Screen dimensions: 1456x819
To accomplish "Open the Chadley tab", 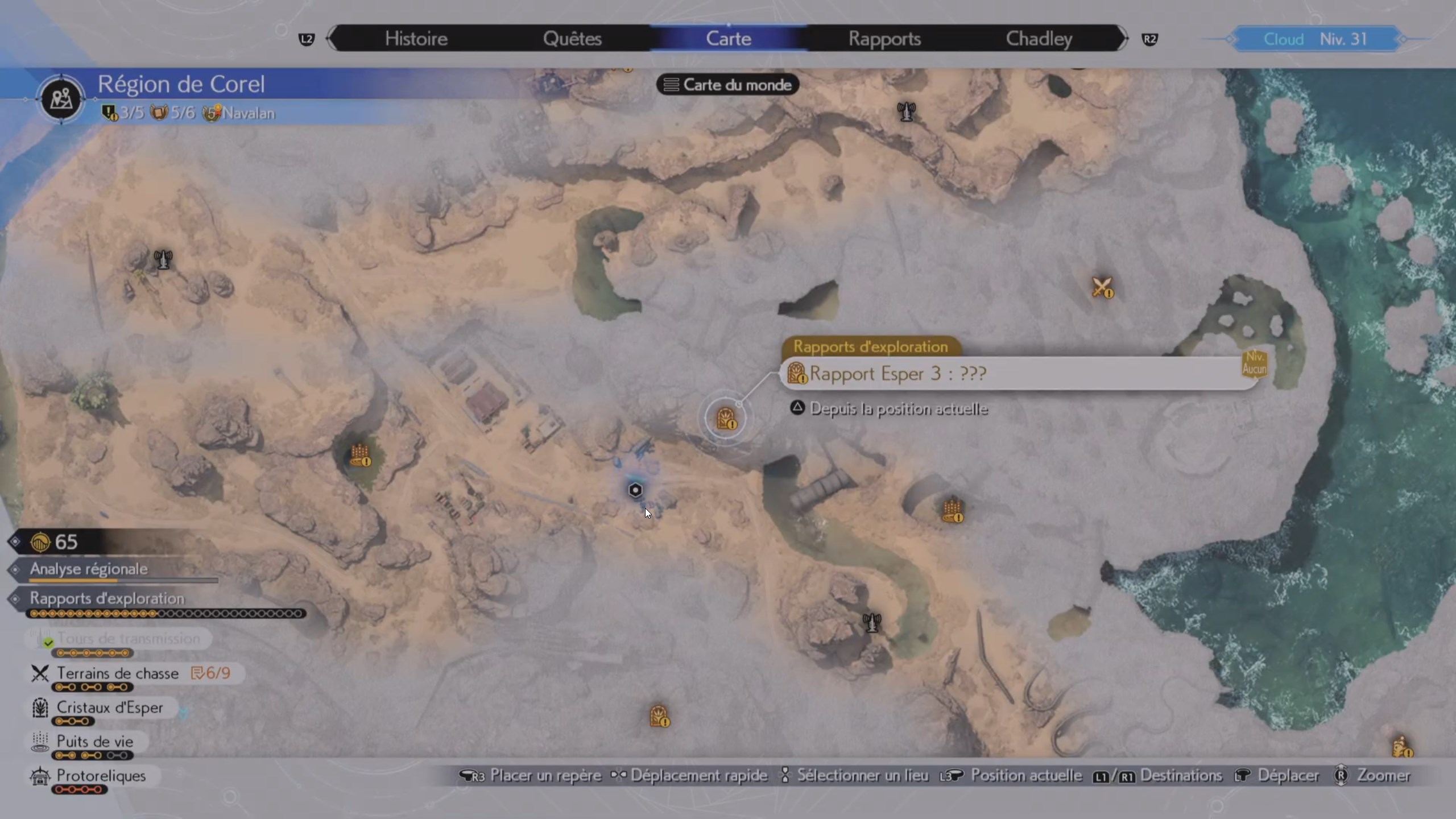I will pyautogui.click(x=1039, y=39).
